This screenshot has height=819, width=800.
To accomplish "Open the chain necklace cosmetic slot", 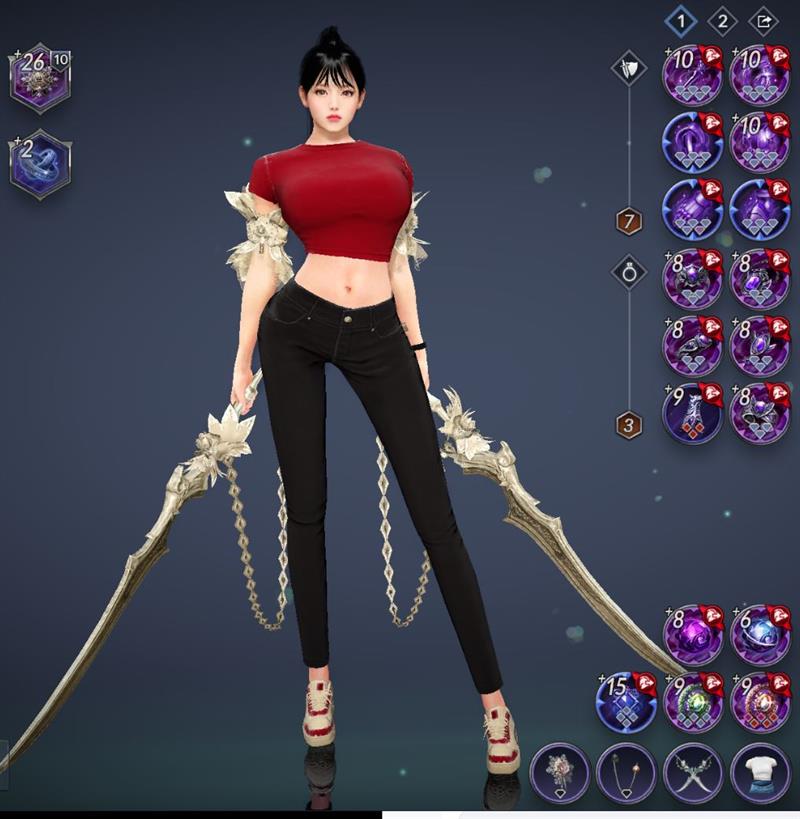I will 625,773.
